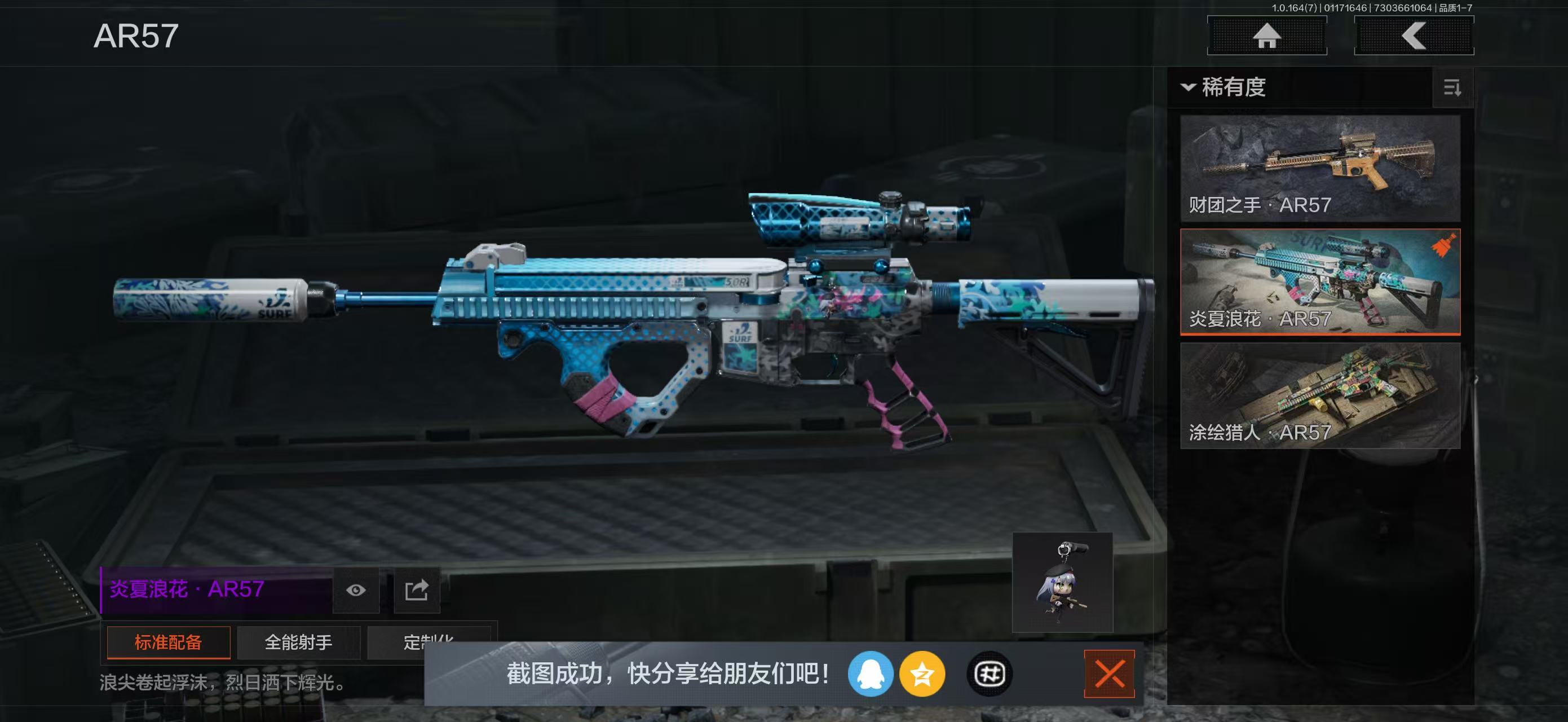Go to the home screen
This screenshot has width=1568, height=722.
tap(1267, 36)
